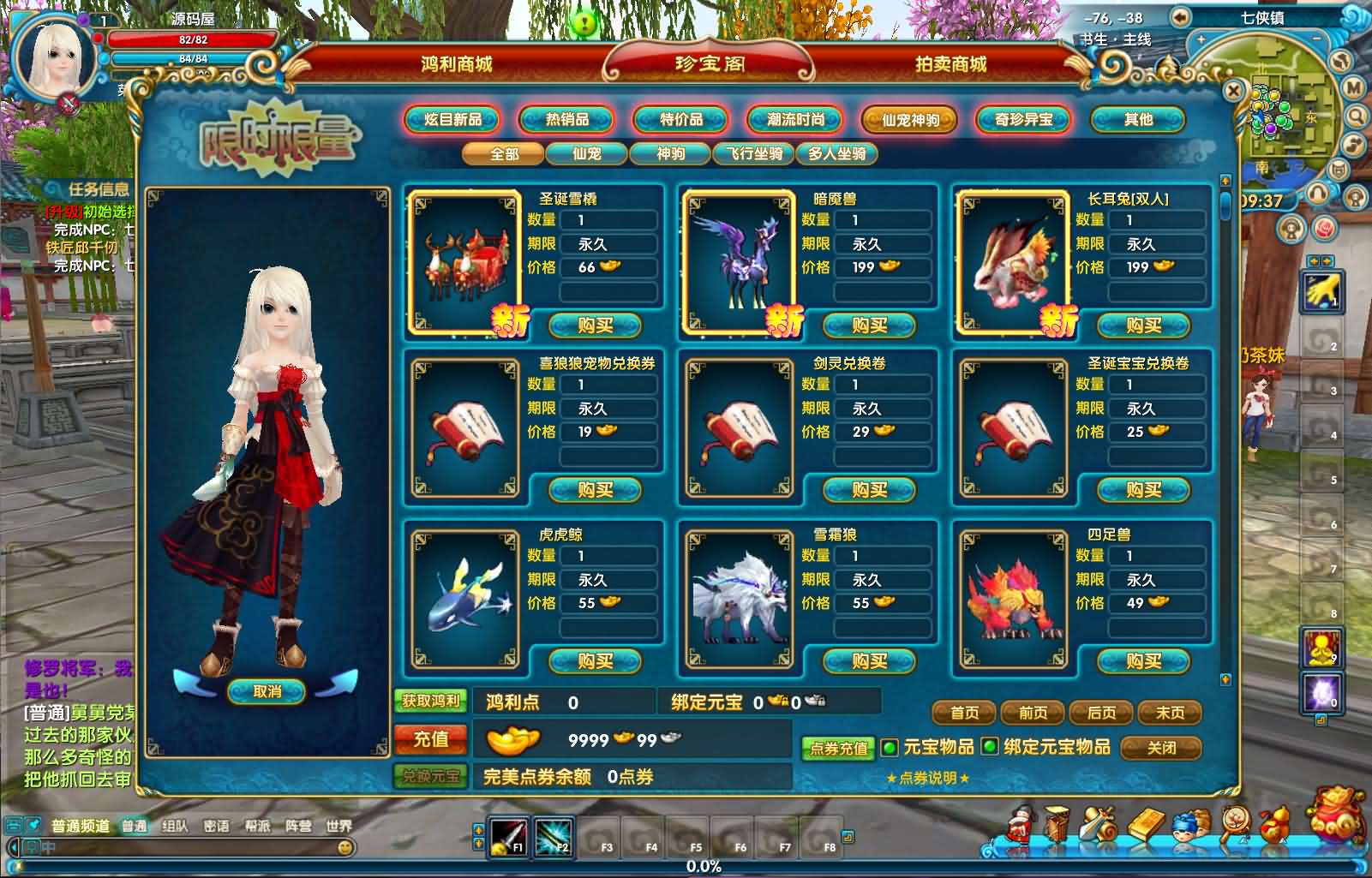Viewport: 1372px width, 878px height.
Task: Toggle the 绑定元宝物品 checkbox
Action: pos(990,747)
